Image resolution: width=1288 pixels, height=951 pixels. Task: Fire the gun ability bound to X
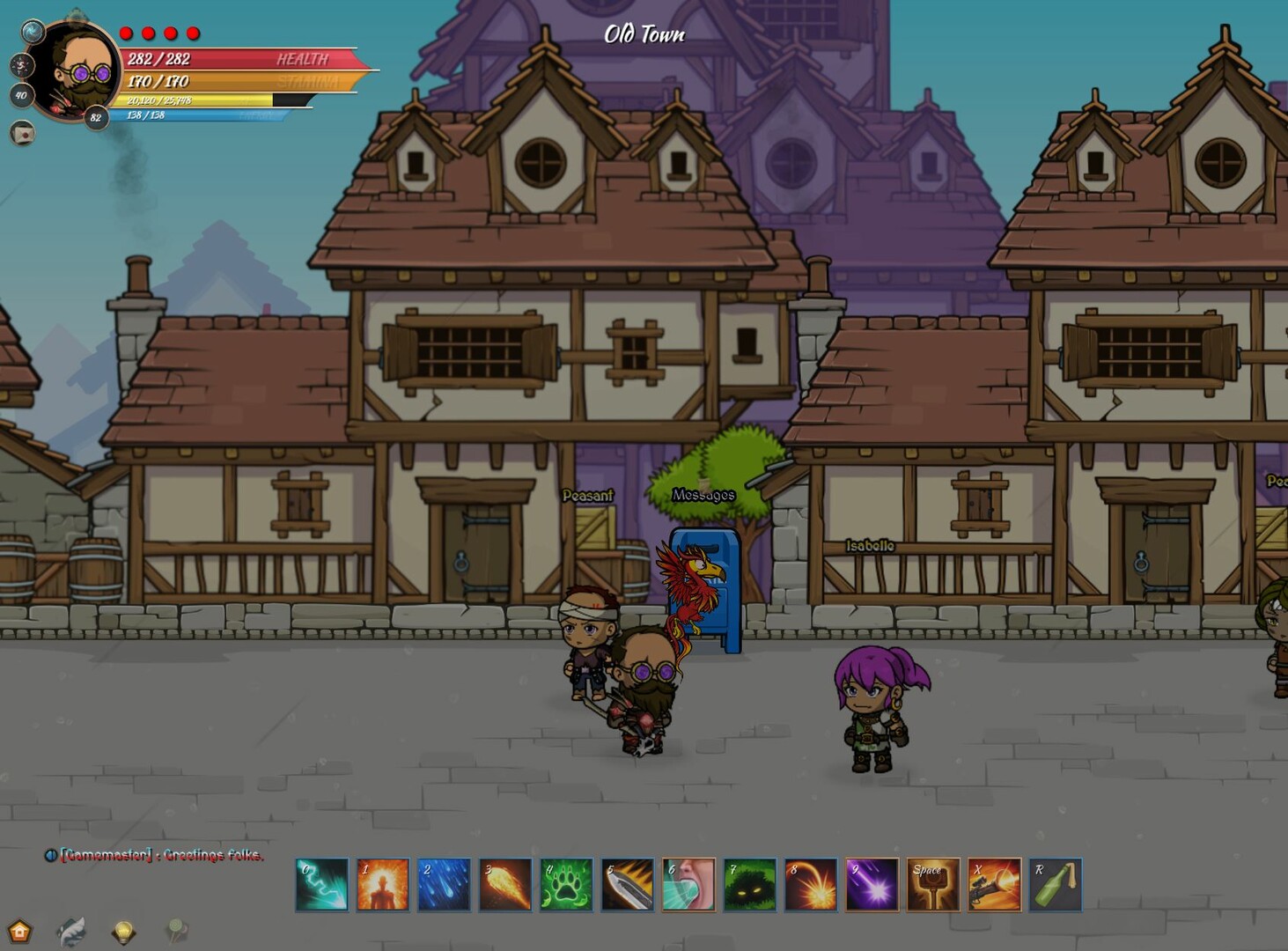(993, 884)
